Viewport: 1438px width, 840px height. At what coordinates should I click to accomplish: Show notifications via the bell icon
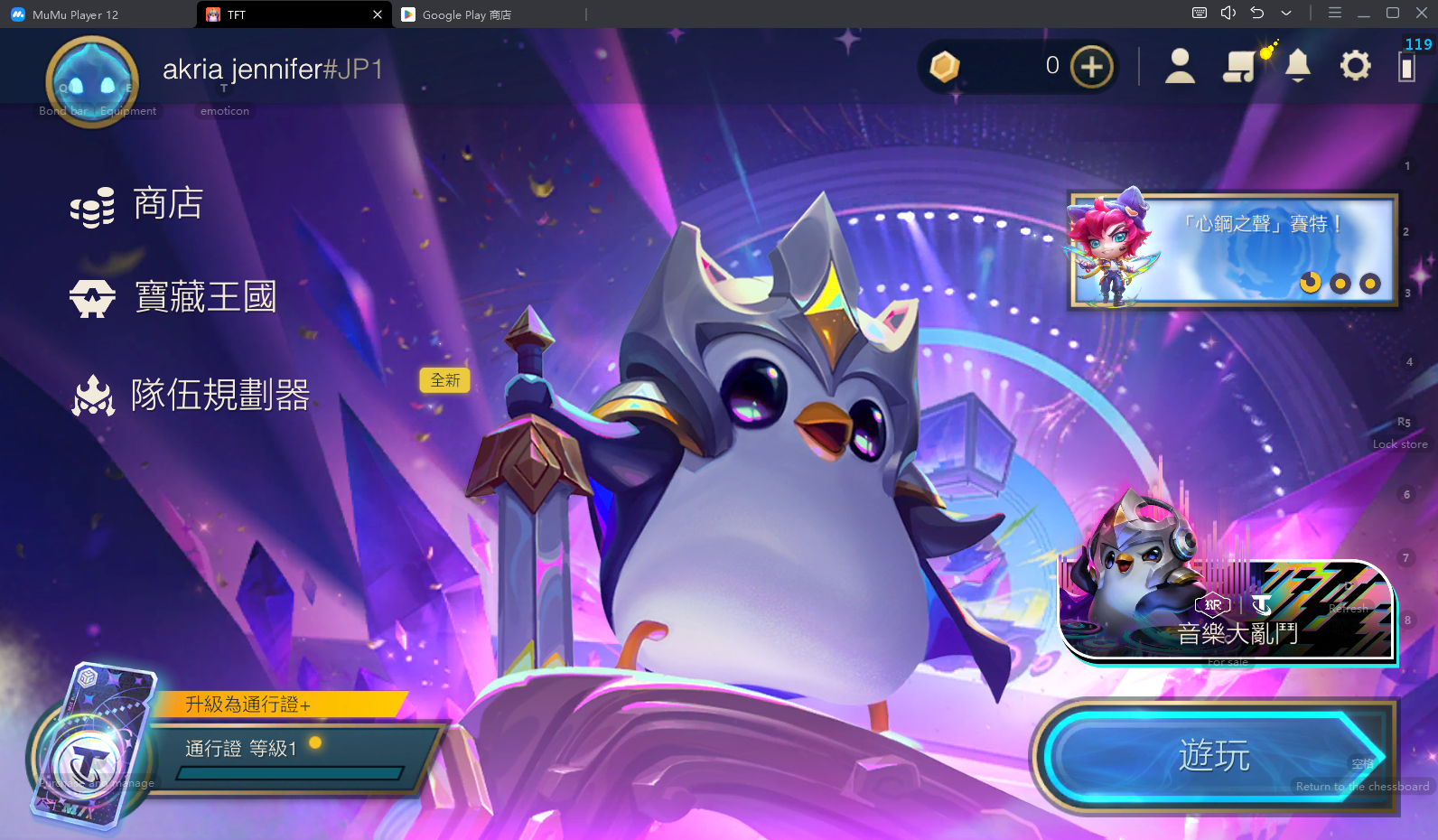tap(1298, 66)
